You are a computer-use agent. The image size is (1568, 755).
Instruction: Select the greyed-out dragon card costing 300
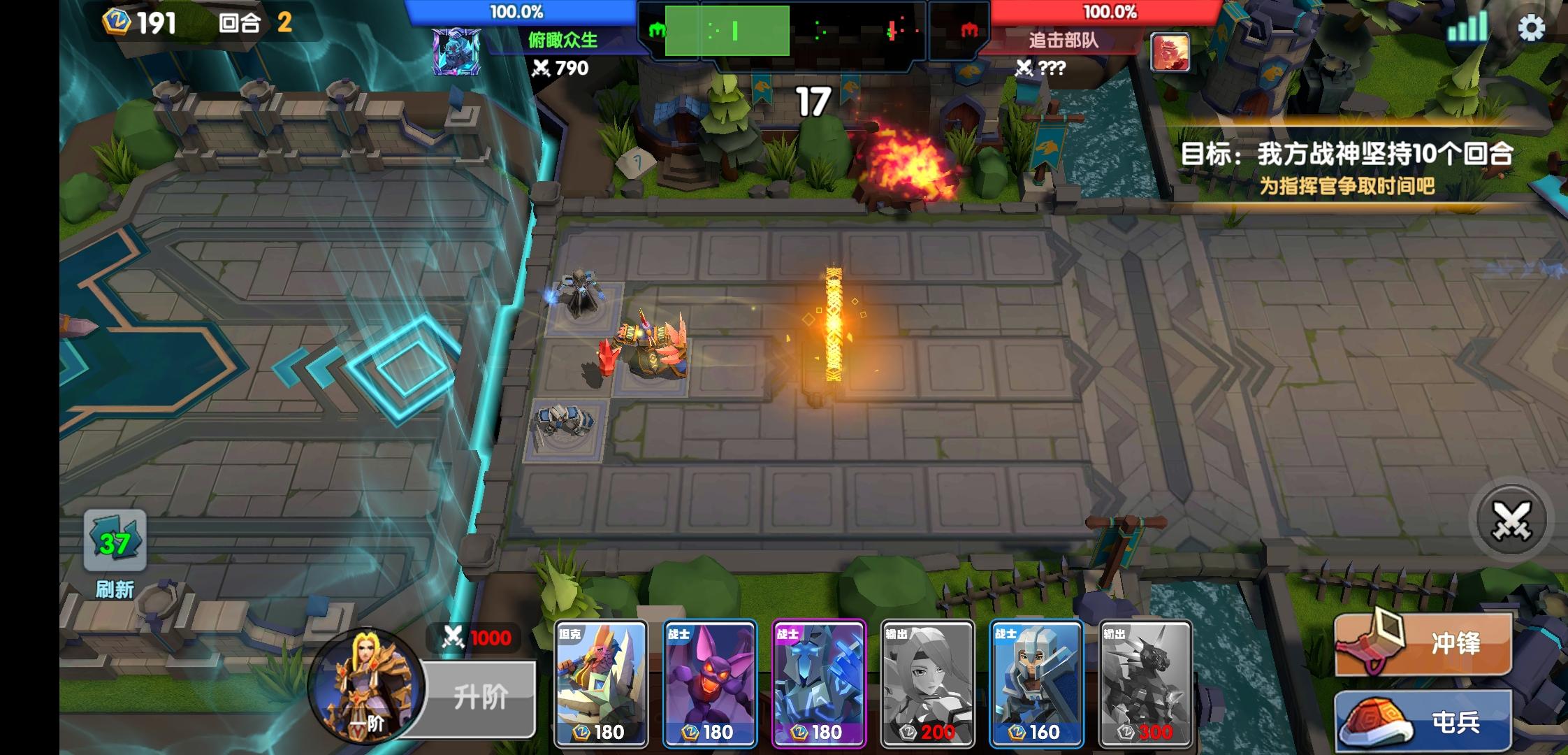(1146, 683)
